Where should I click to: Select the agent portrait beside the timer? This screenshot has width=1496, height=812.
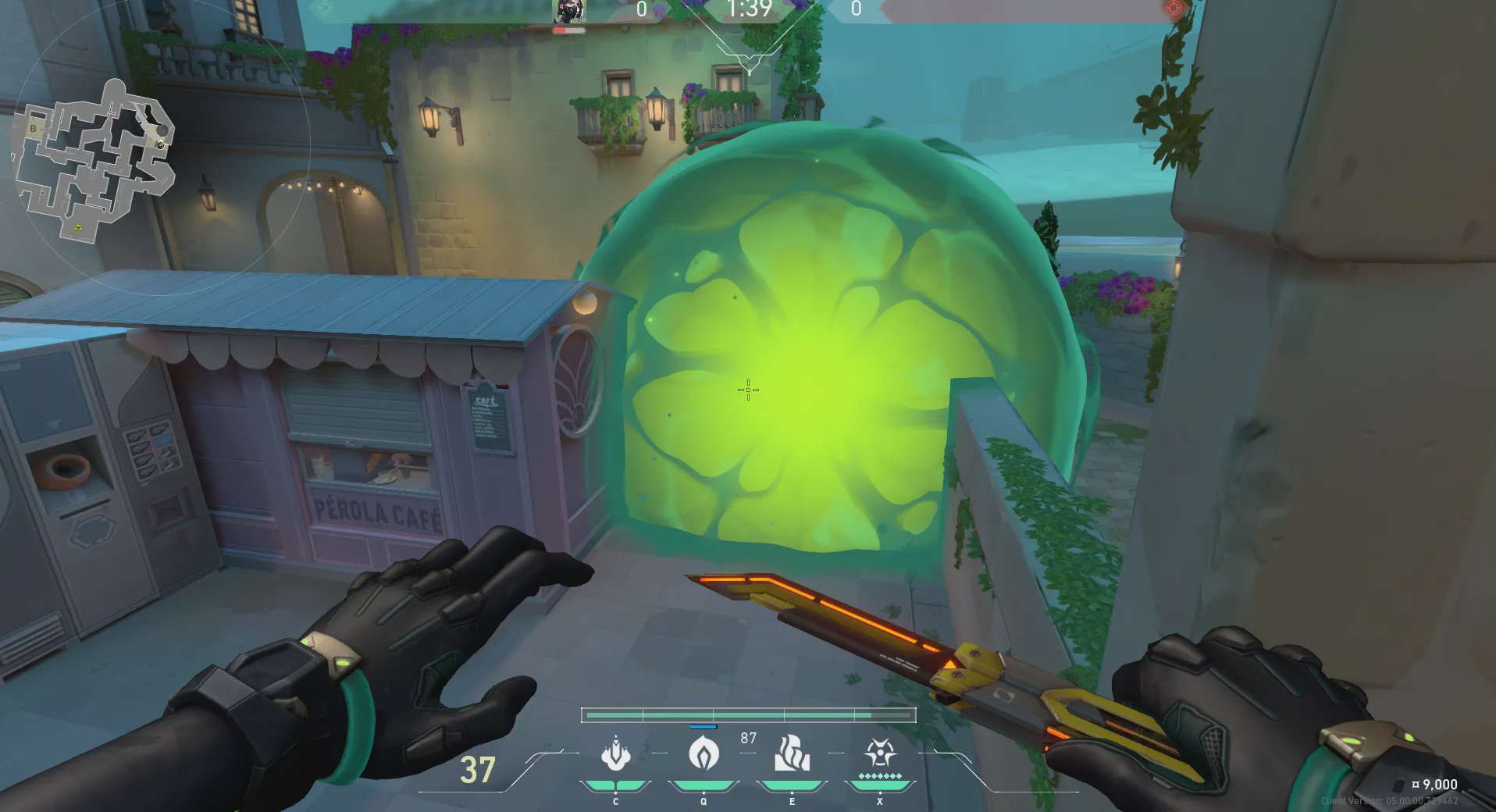(569, 12)
